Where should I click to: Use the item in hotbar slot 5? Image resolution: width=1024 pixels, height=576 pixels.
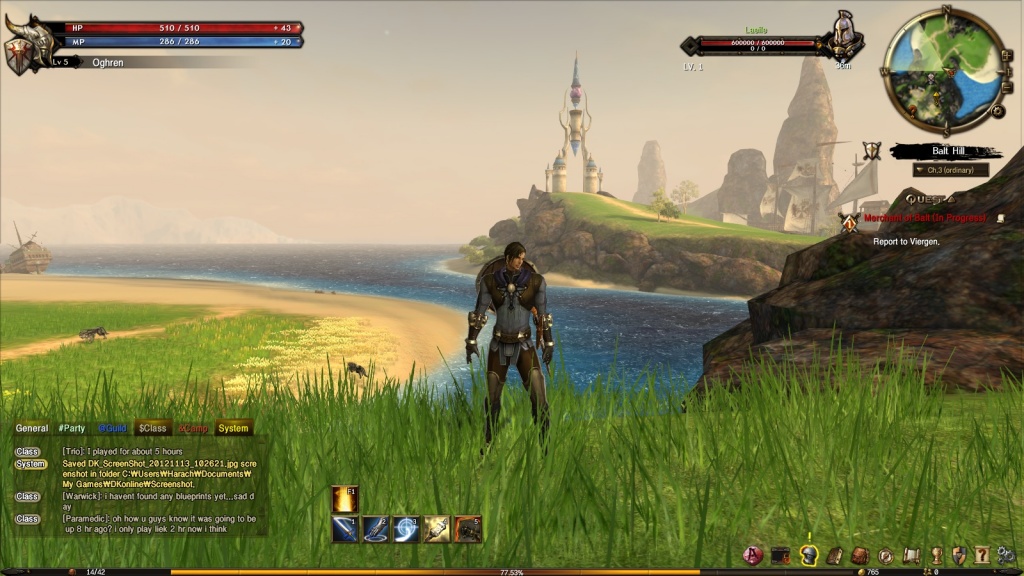point(468,529)
